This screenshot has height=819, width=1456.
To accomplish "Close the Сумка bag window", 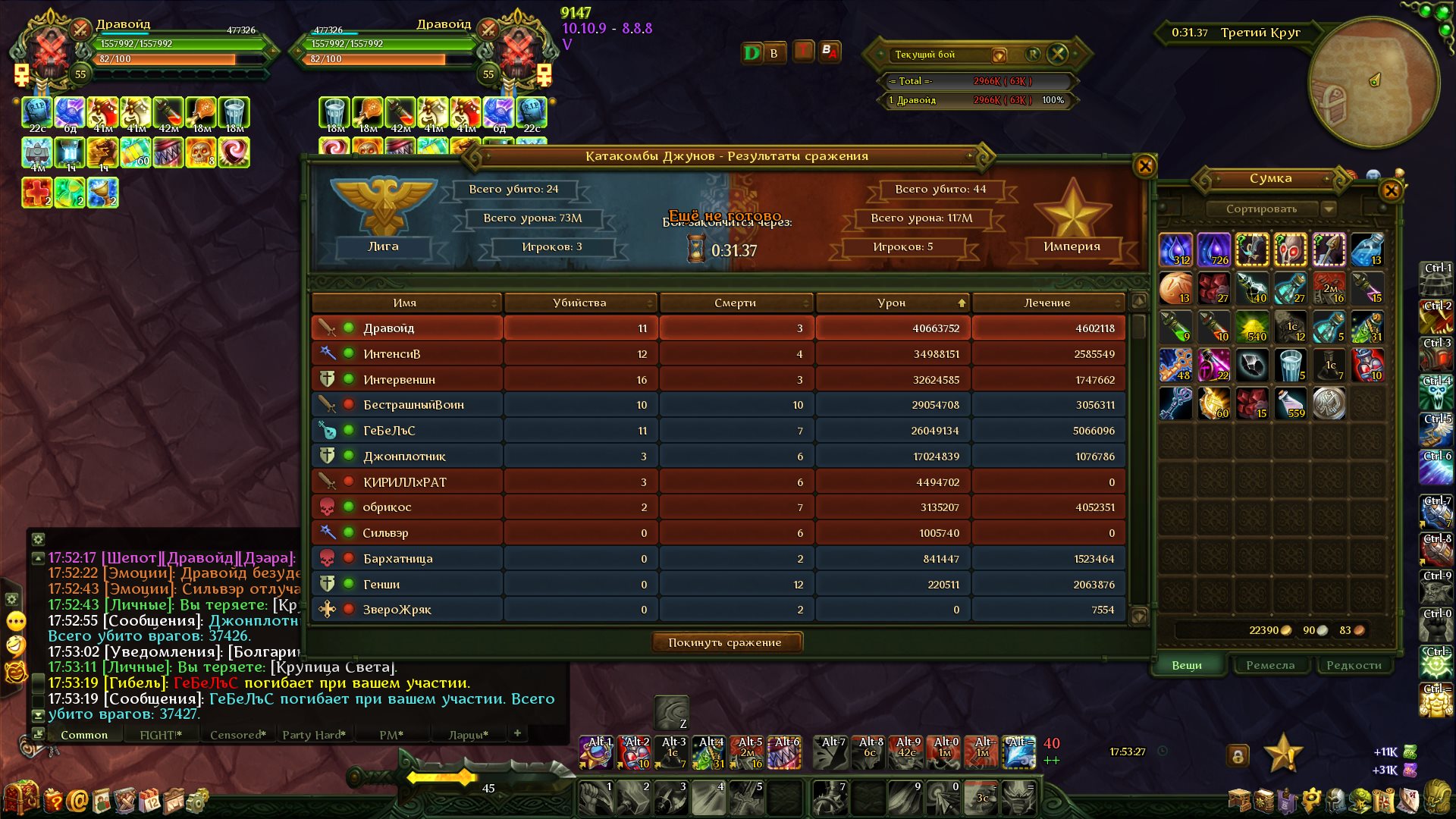I will coord(1391,190).
